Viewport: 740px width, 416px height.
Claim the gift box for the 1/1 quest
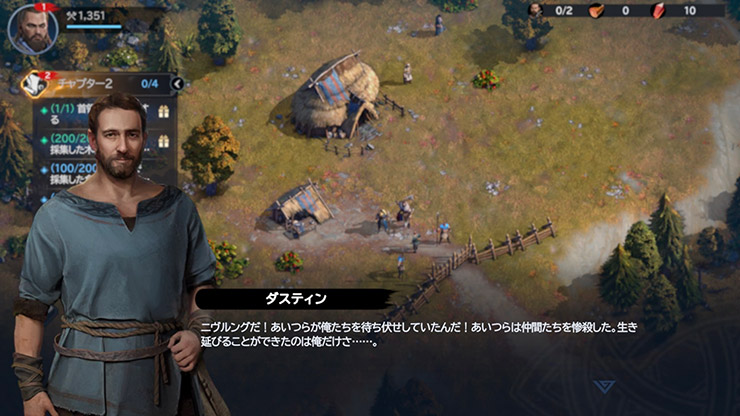tap(165, 113)
